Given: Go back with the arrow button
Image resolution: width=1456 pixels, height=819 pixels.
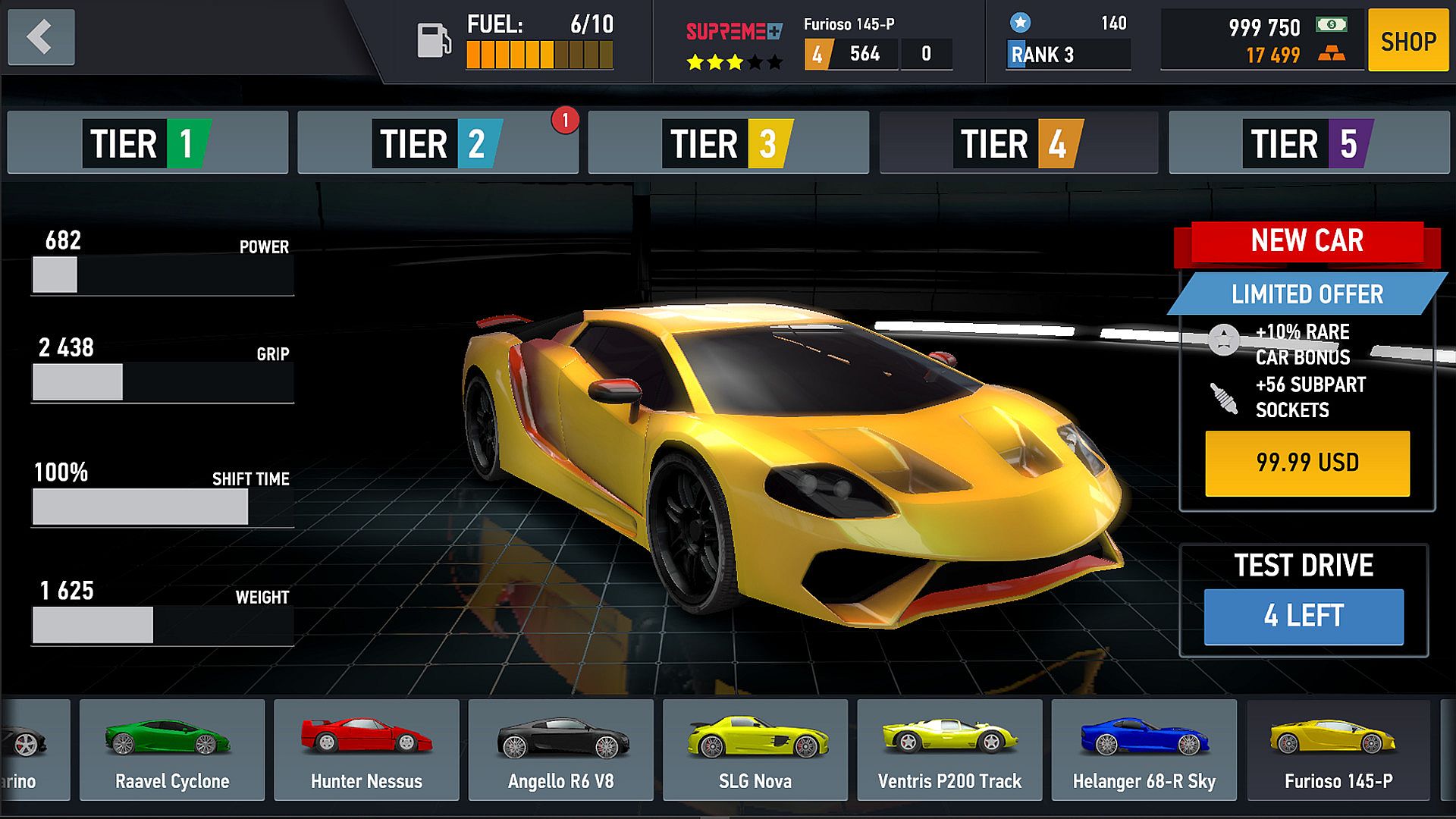Looking at the screenshot, I should (x=41, y=37).
